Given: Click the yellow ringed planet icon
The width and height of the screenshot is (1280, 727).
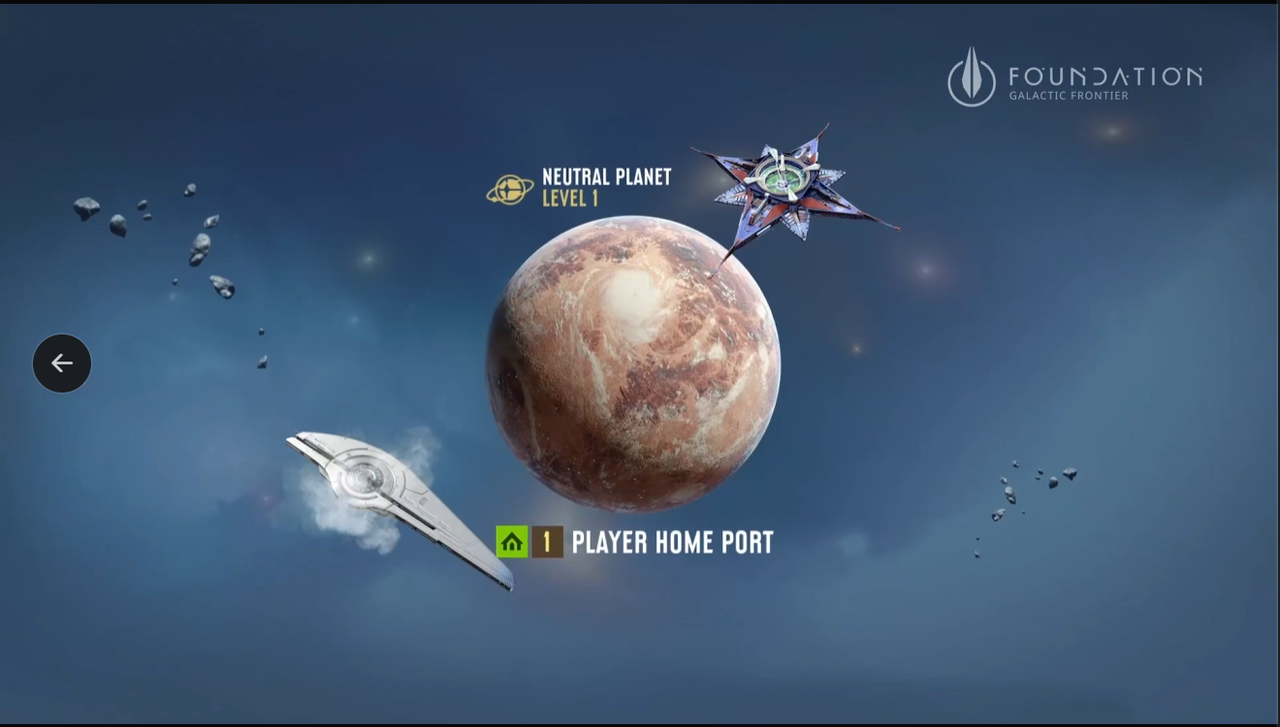Looking at the screenshot, I should 511,189.
